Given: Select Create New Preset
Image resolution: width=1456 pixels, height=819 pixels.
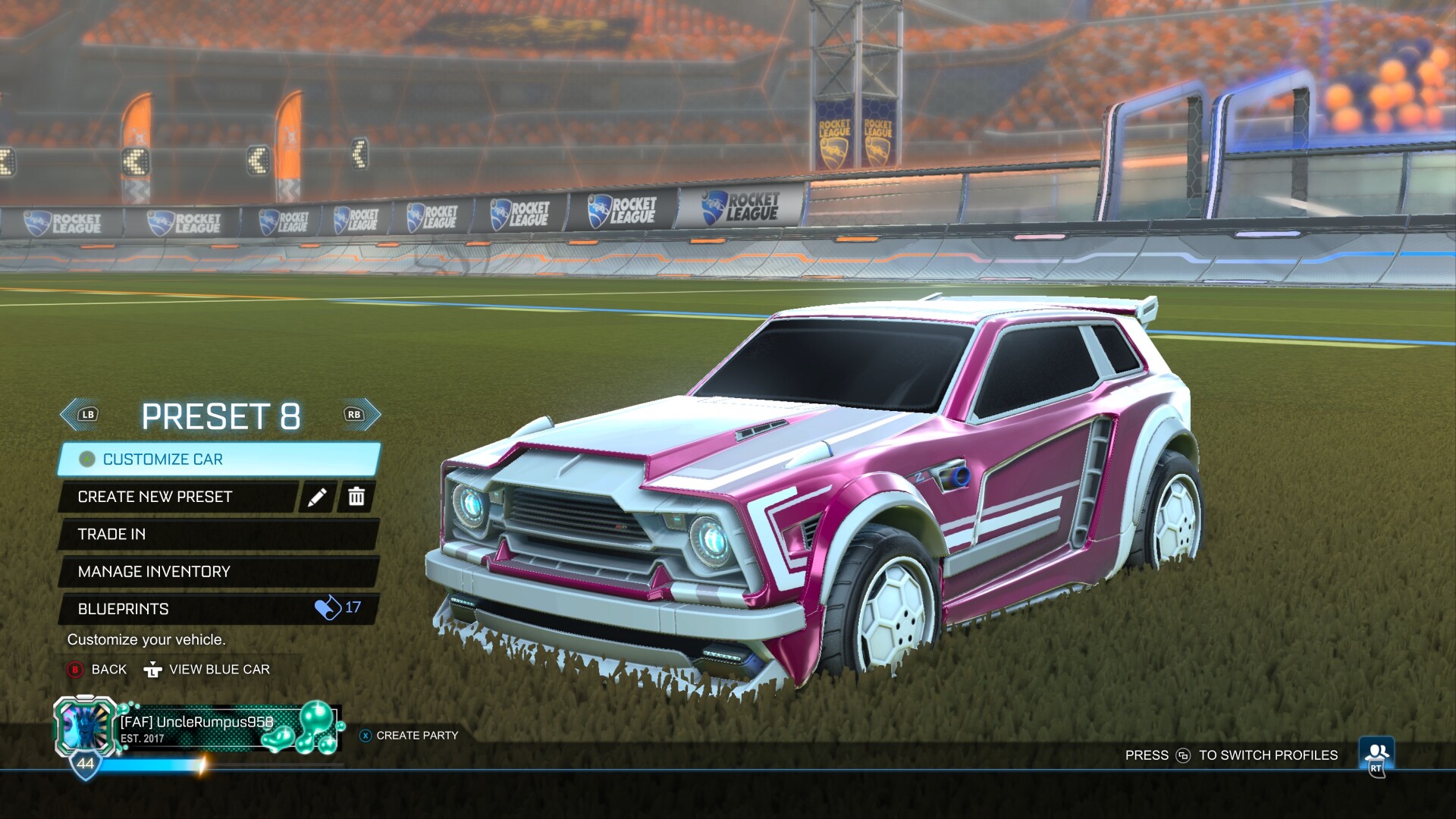Looking at the screenshot, I should click(178, 497).
